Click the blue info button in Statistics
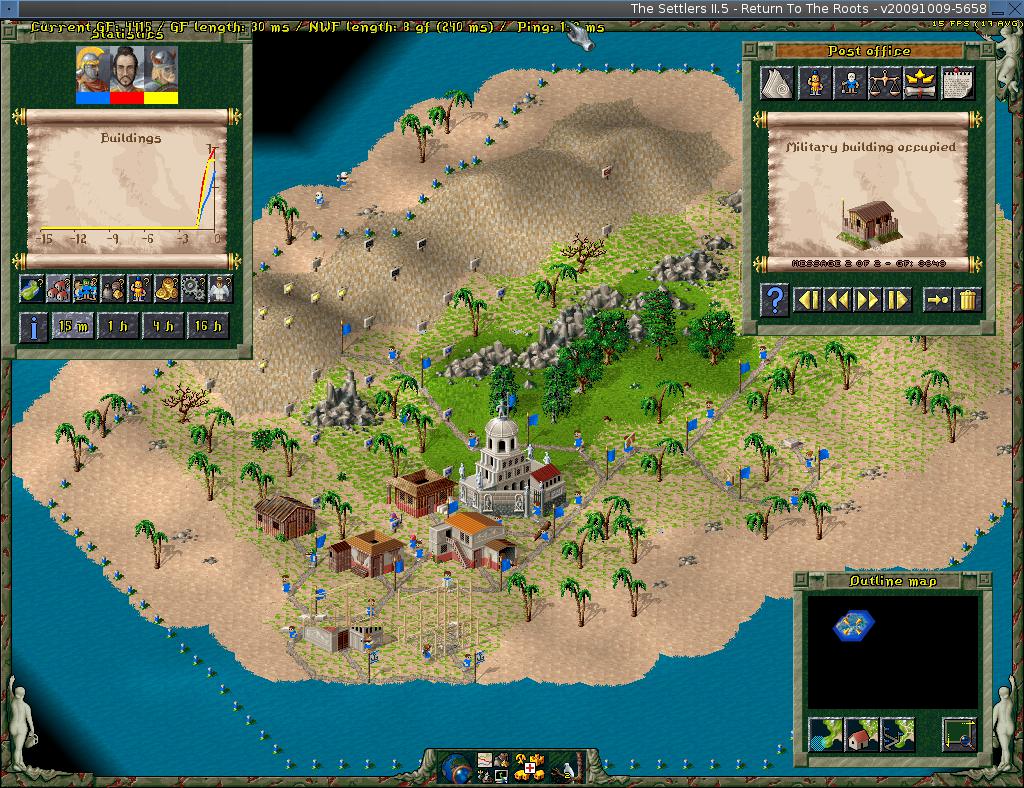1024x788 pixels. 33,327
